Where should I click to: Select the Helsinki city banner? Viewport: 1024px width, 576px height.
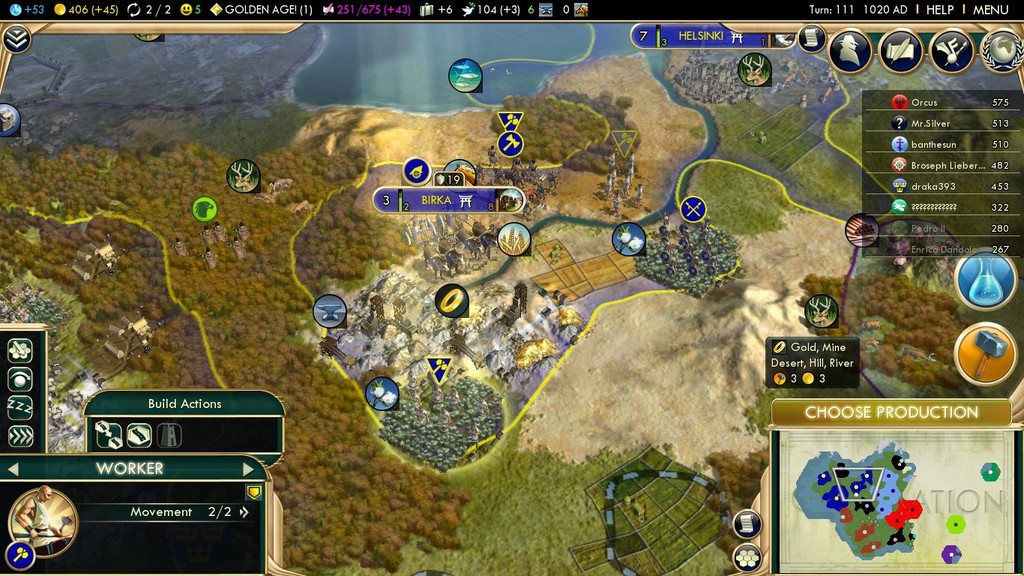click(706, 37)
